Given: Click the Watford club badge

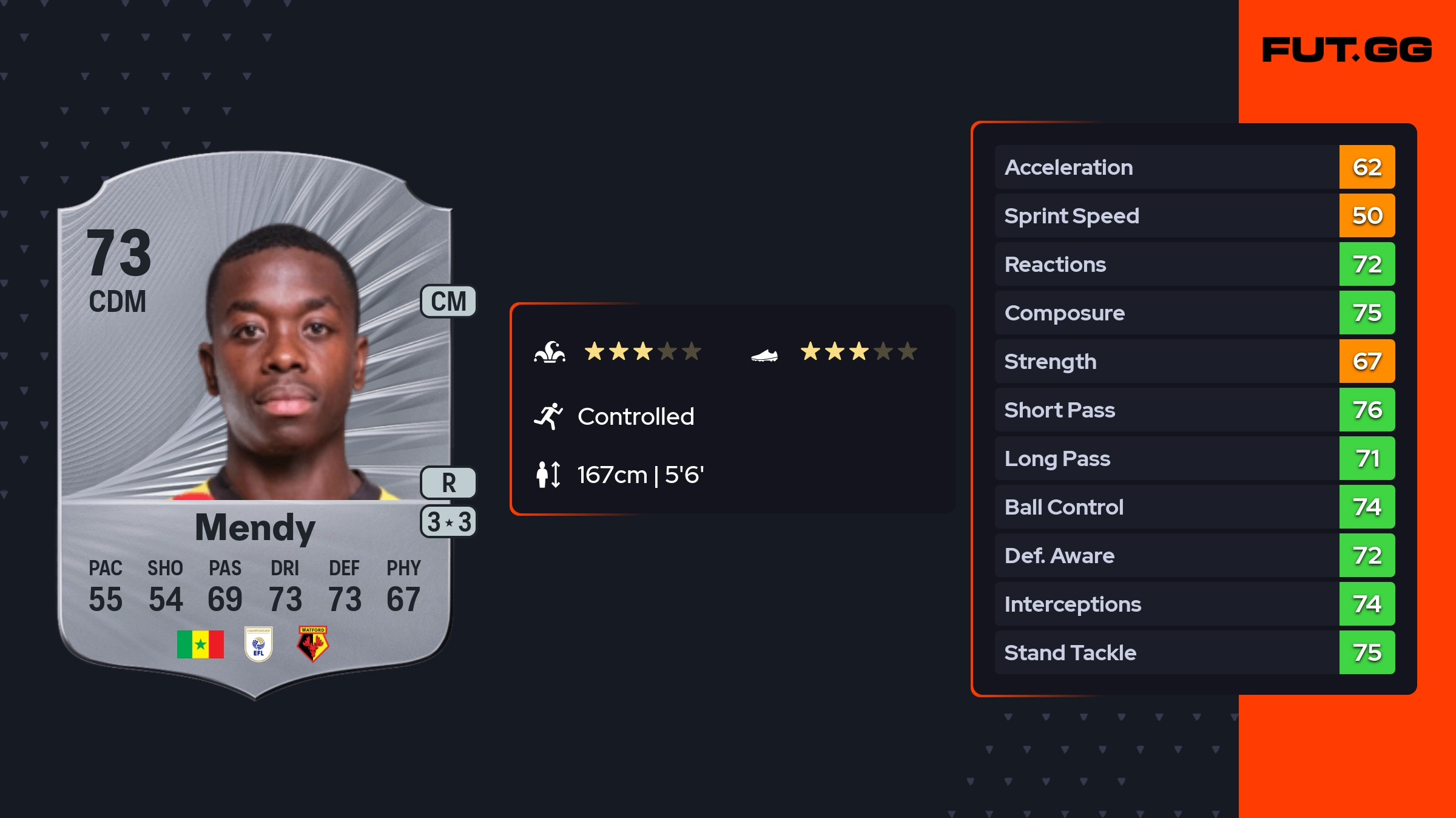Looking at the screenshot, I should pyautogui.click(x=312, y=644).
